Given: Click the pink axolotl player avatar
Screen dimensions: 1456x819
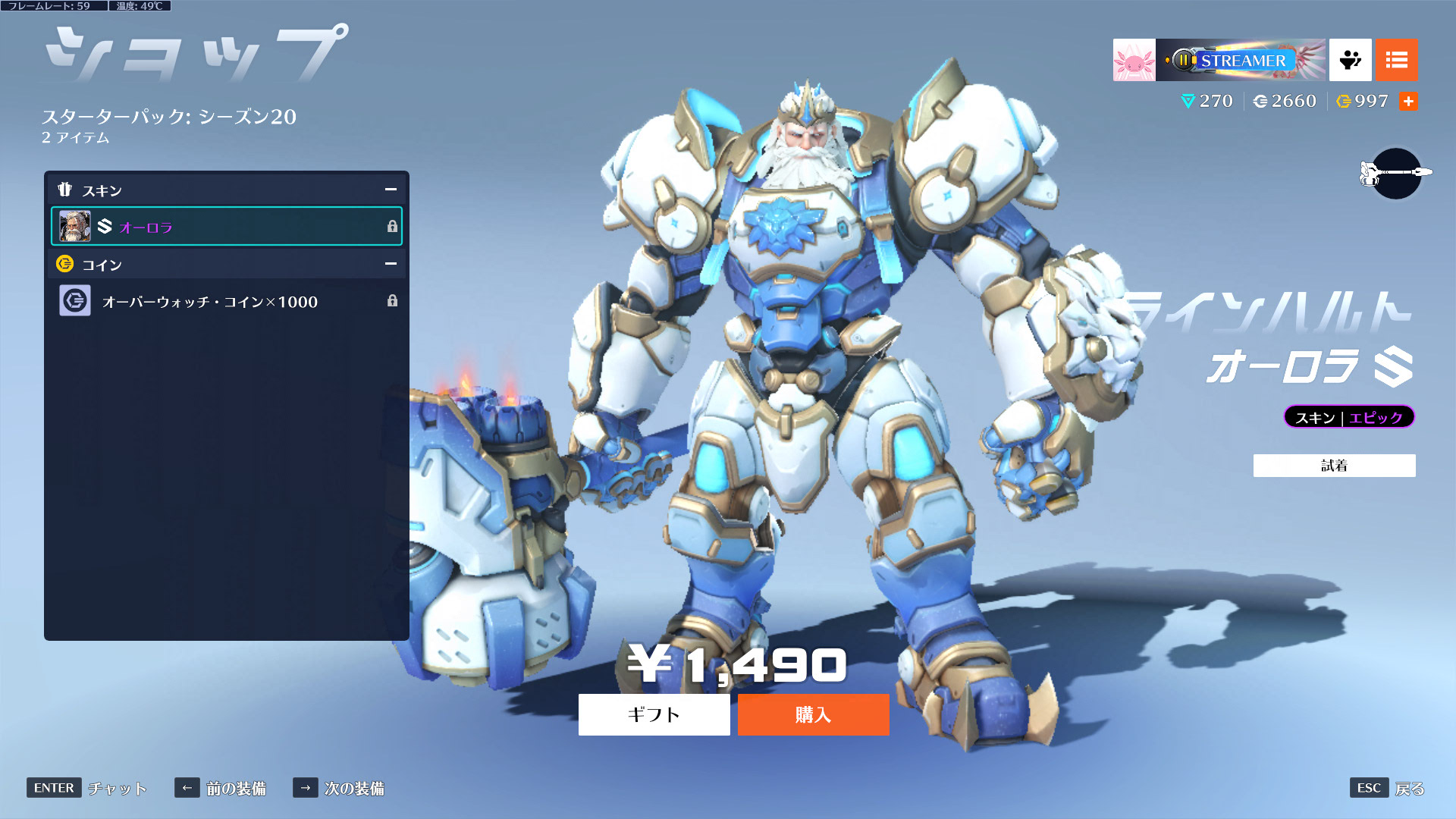Looking at the screenshot, I should tap(1134, 60).
